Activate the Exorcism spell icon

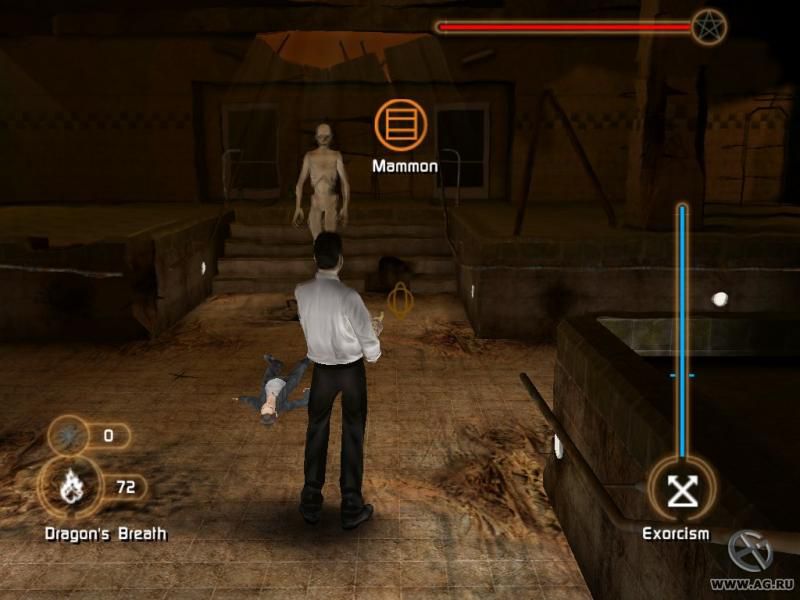[681, 488]
